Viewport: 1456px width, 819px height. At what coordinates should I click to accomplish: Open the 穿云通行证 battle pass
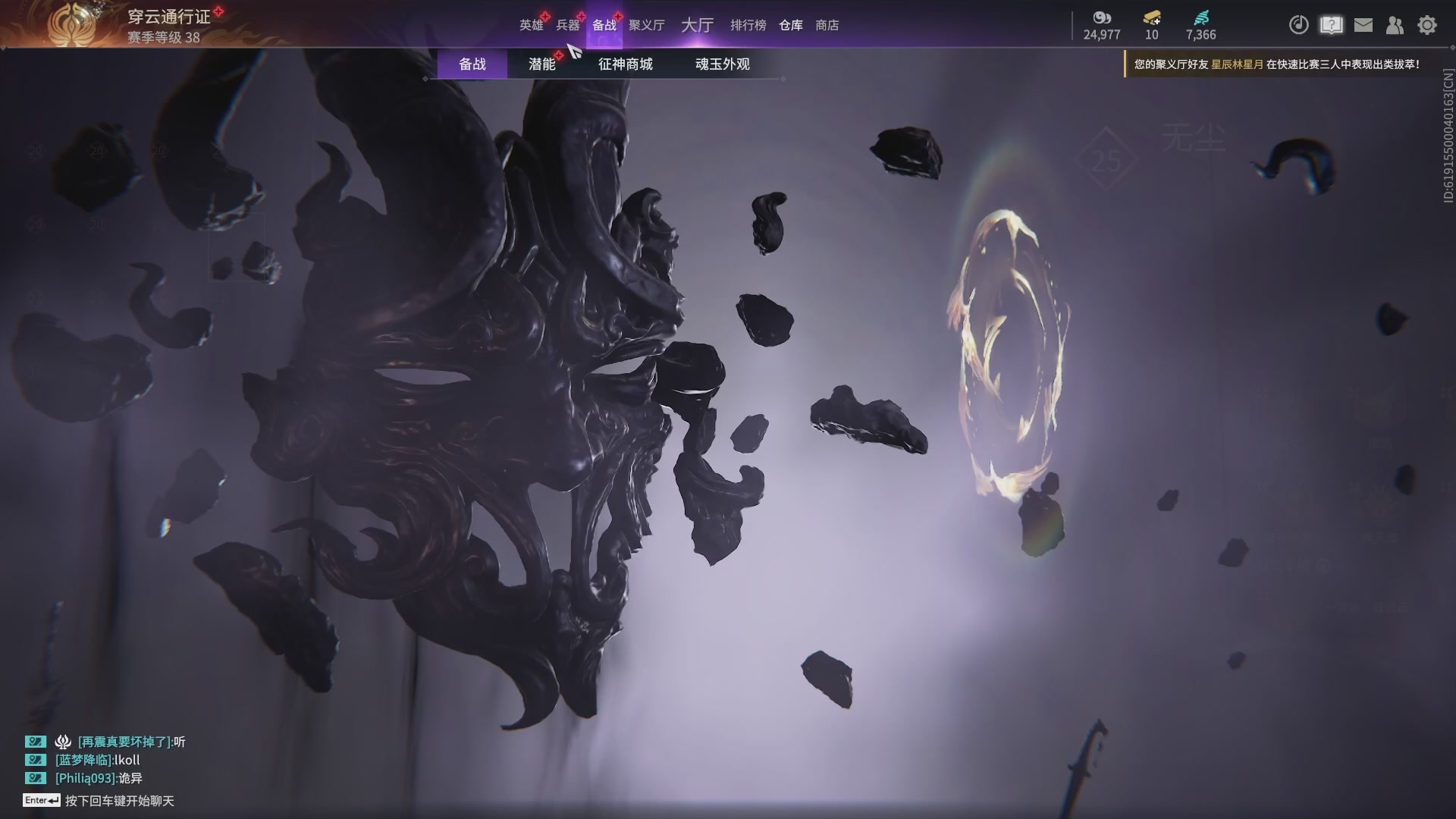[168, 17]
